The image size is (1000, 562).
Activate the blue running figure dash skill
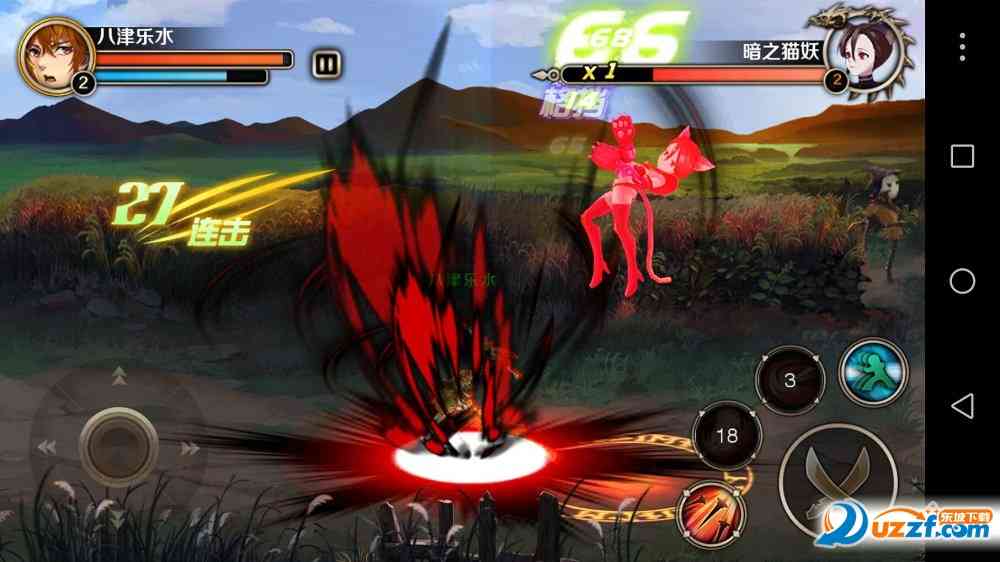(x=872, y=373)
